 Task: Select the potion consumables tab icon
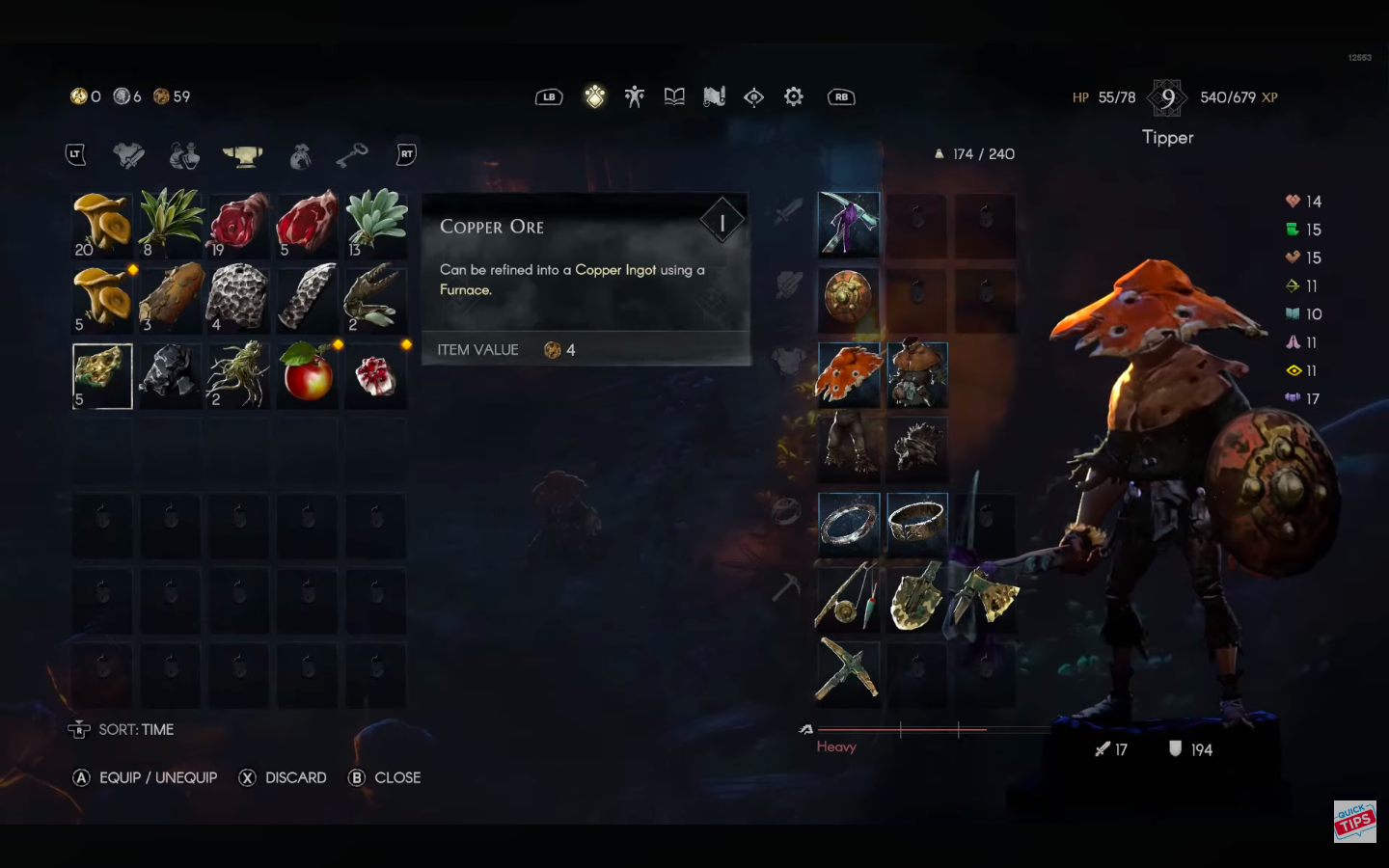pos(183,154)
